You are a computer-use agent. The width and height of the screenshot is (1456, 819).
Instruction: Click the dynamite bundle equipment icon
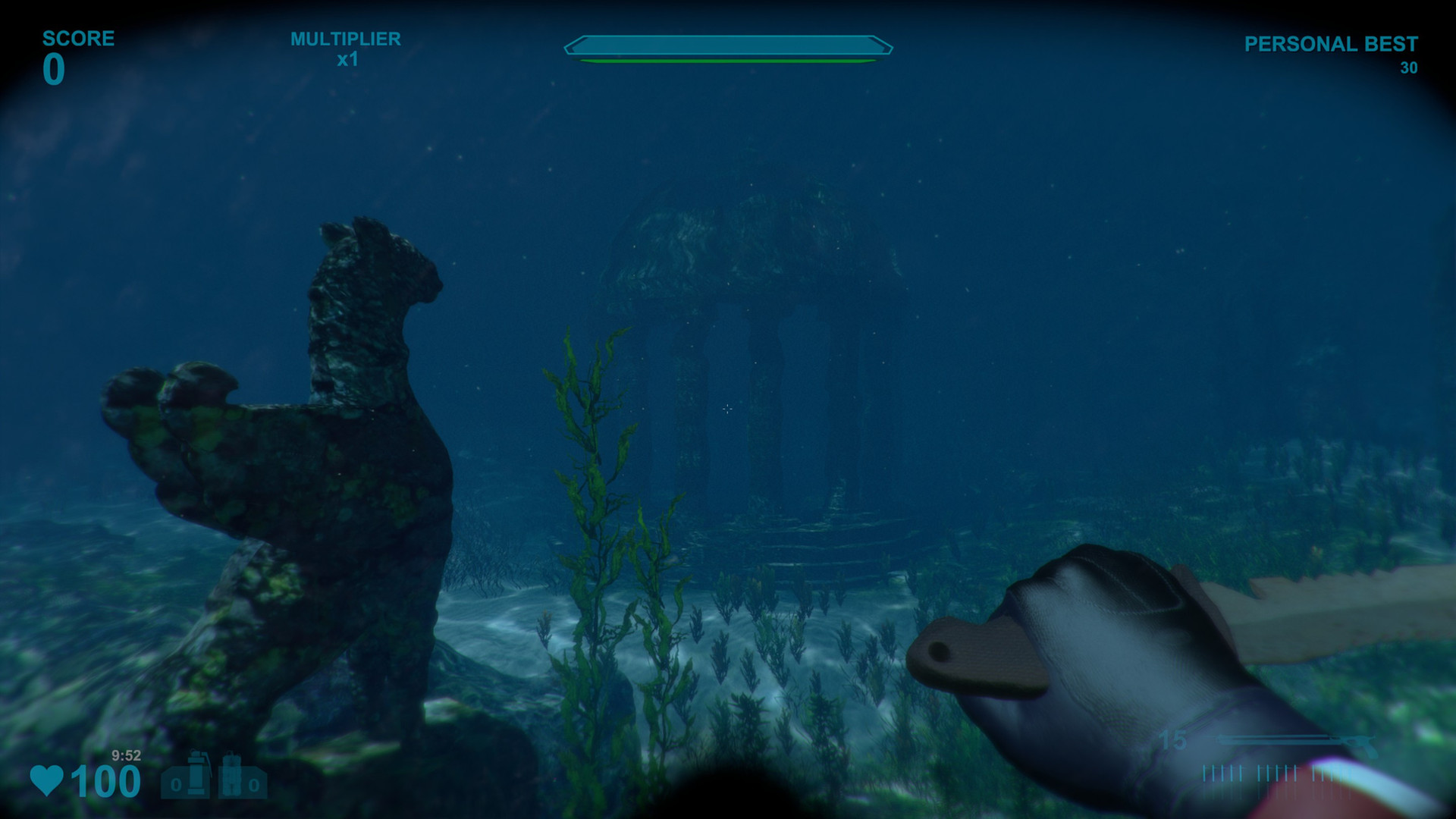233,773
